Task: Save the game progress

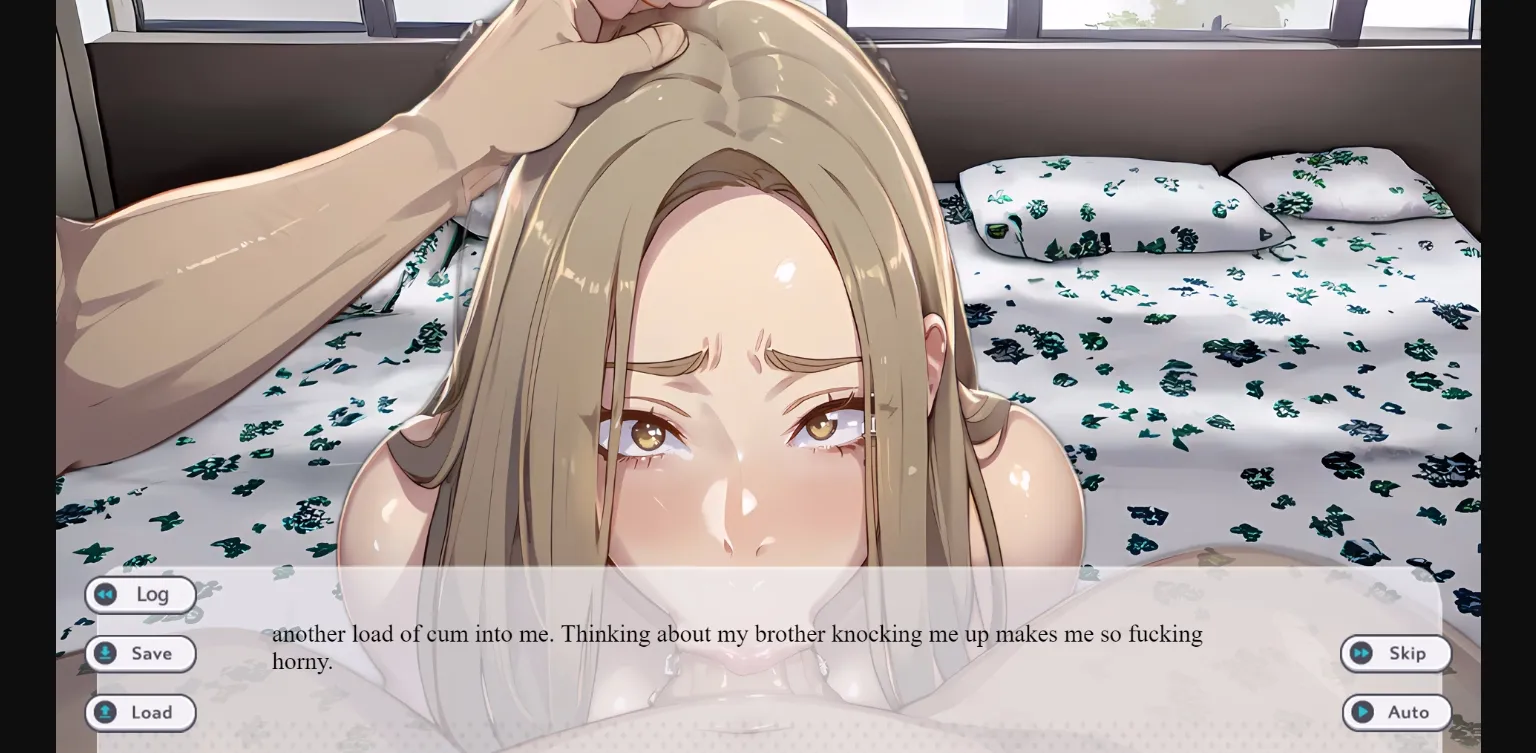Action: 141,653
